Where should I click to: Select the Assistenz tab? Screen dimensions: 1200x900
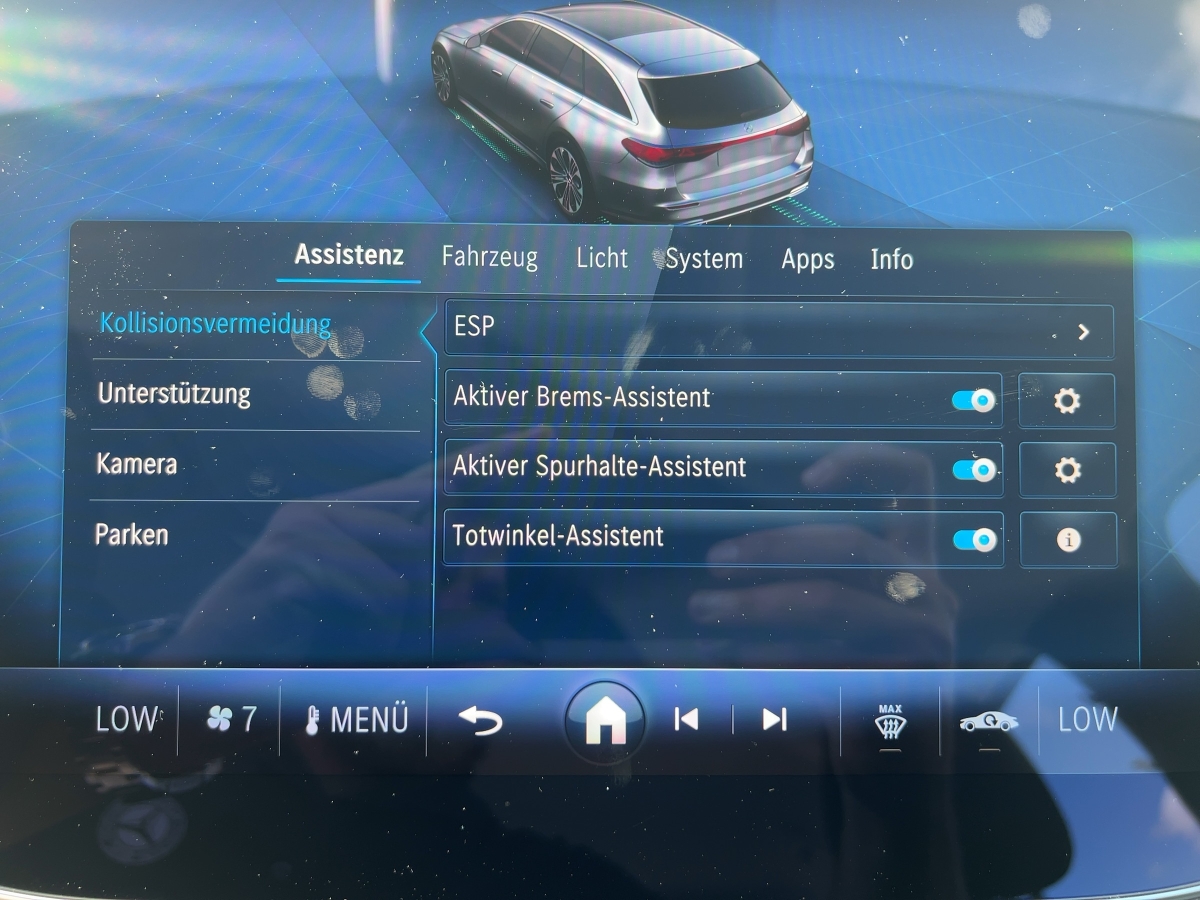[349, 255]
